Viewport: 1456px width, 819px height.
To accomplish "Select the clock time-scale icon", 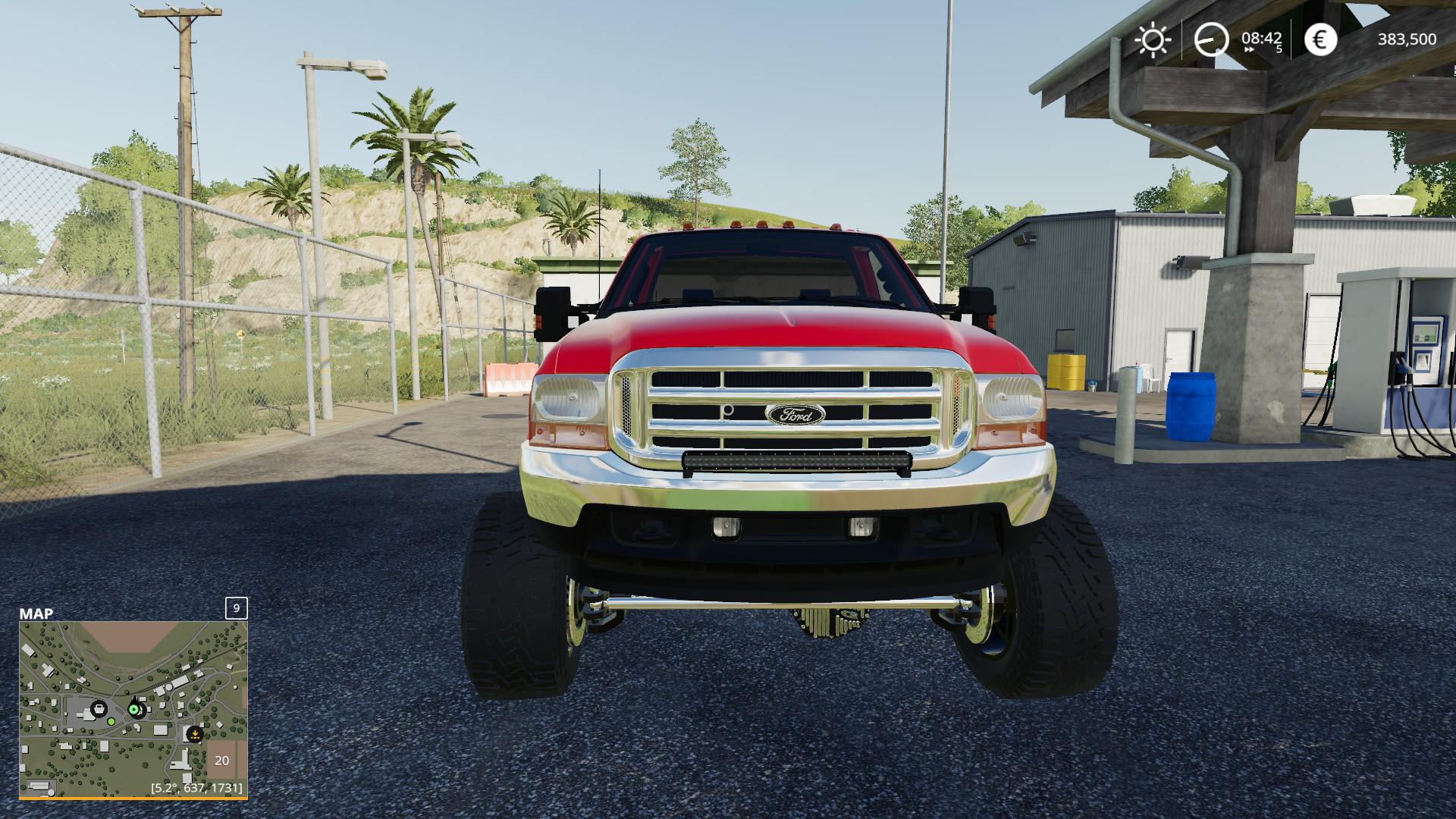I will 1211,39.
